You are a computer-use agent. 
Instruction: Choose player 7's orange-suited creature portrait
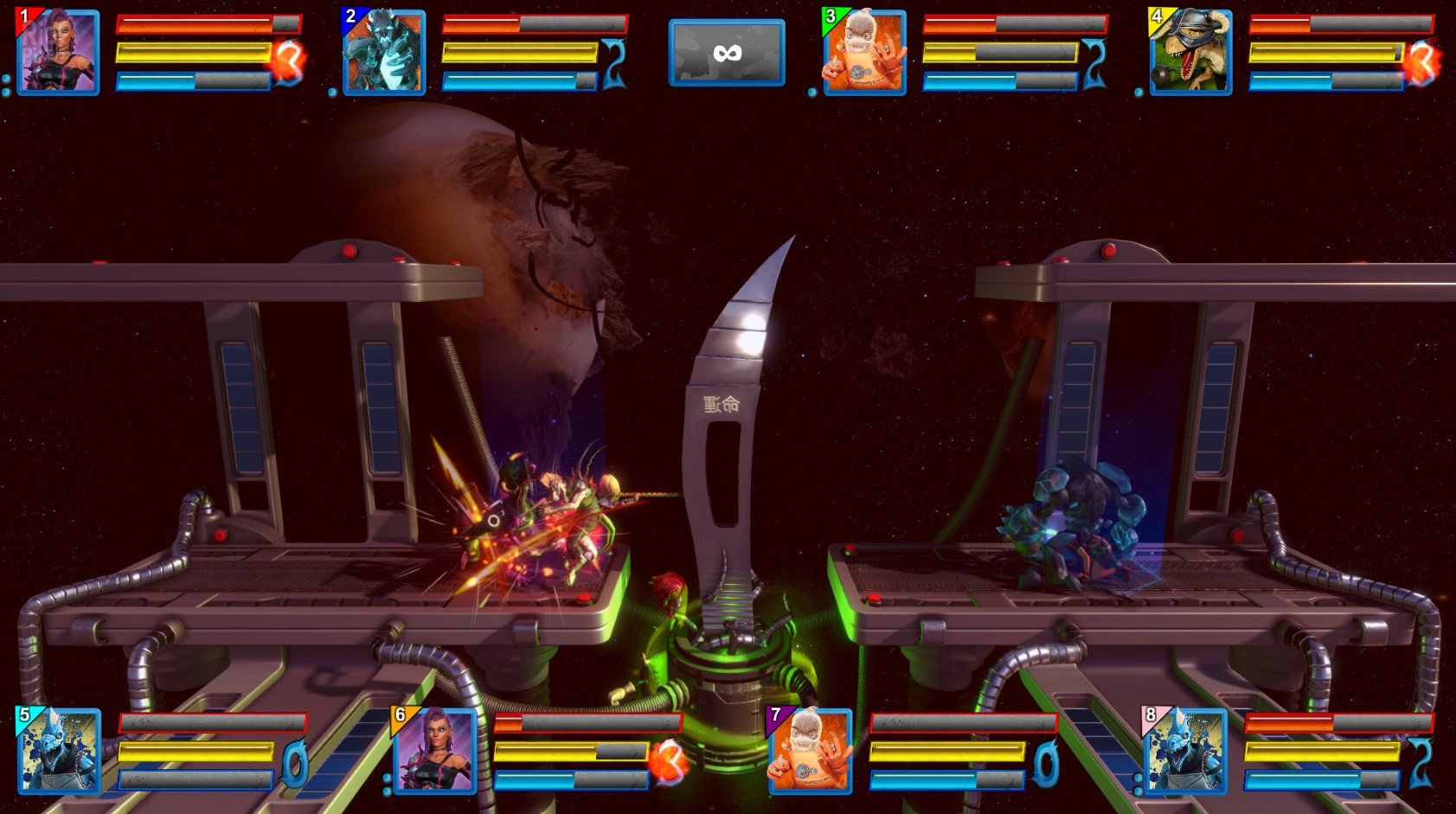click(810, 751)
